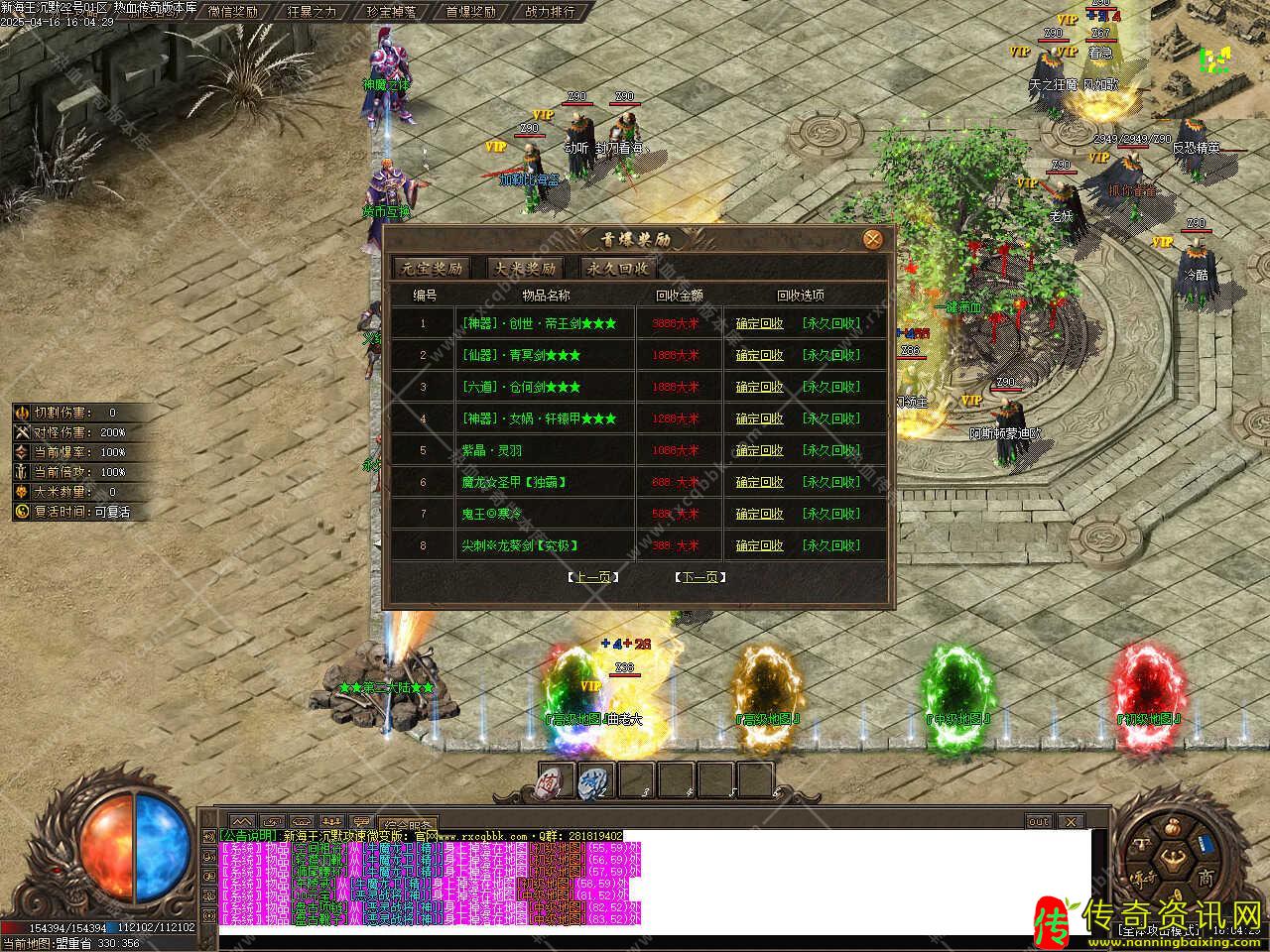This screenshot has height=952, width=1270.
Task: Open the 商 shop button
Action: 1205,878
